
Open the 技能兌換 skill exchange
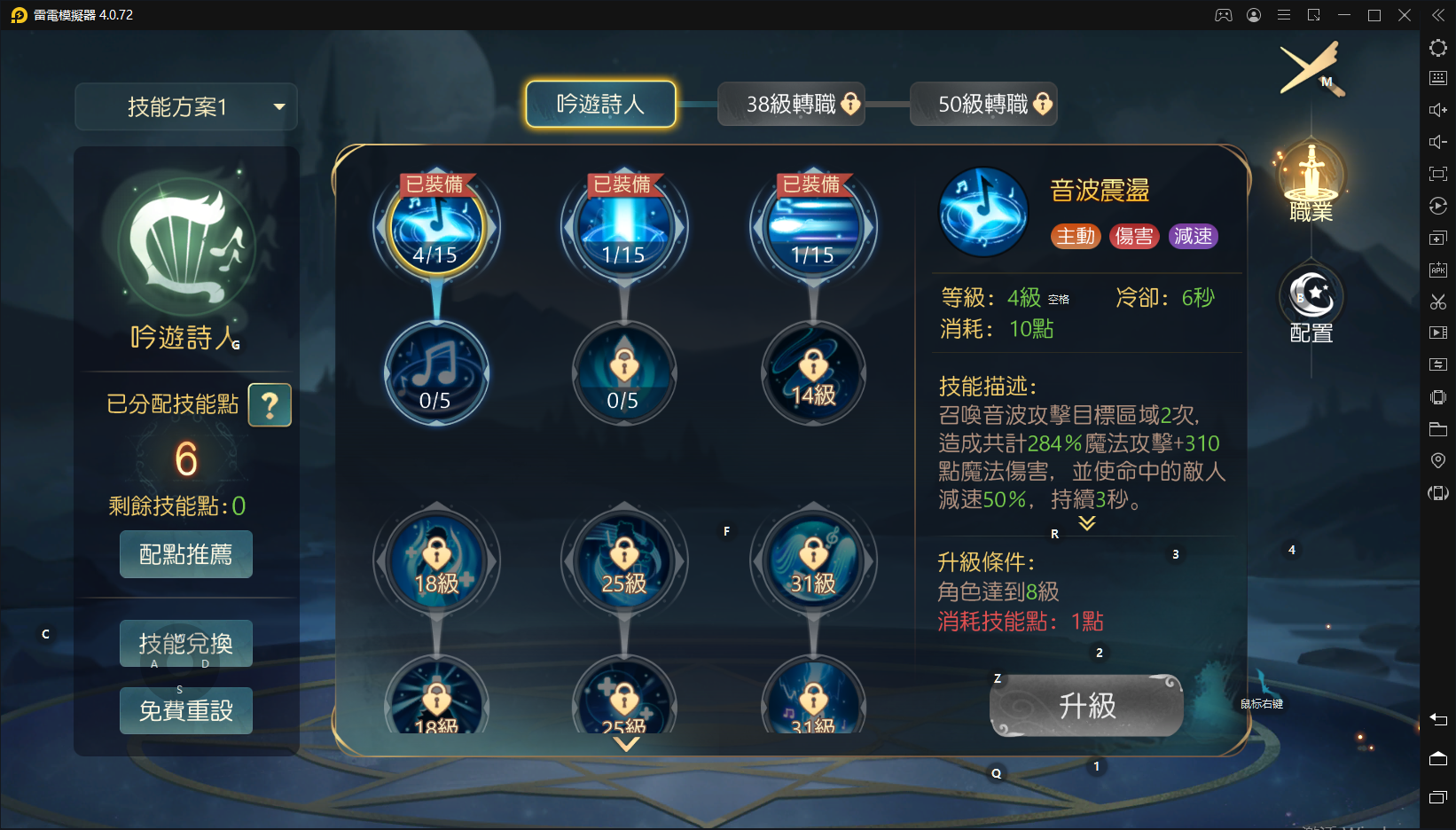[x=186, y=644]
